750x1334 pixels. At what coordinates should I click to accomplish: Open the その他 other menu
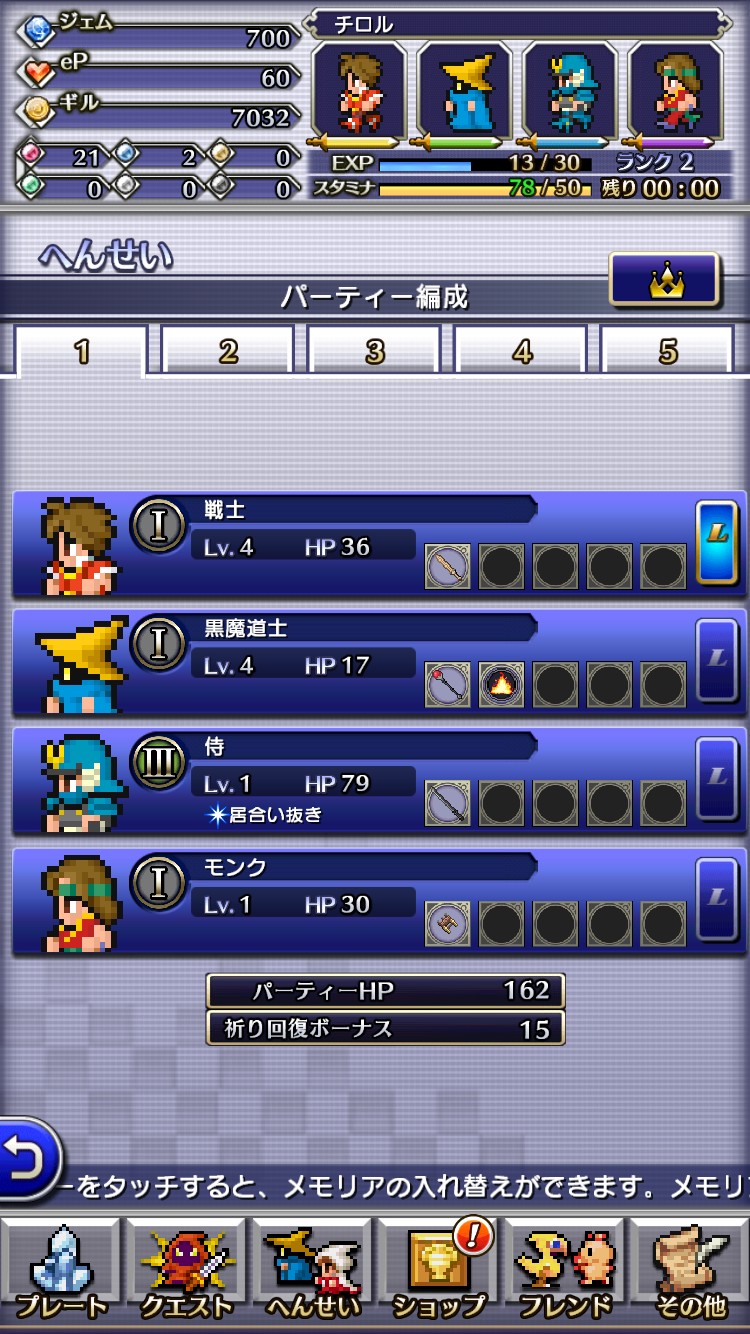[x=690, y=1272]
